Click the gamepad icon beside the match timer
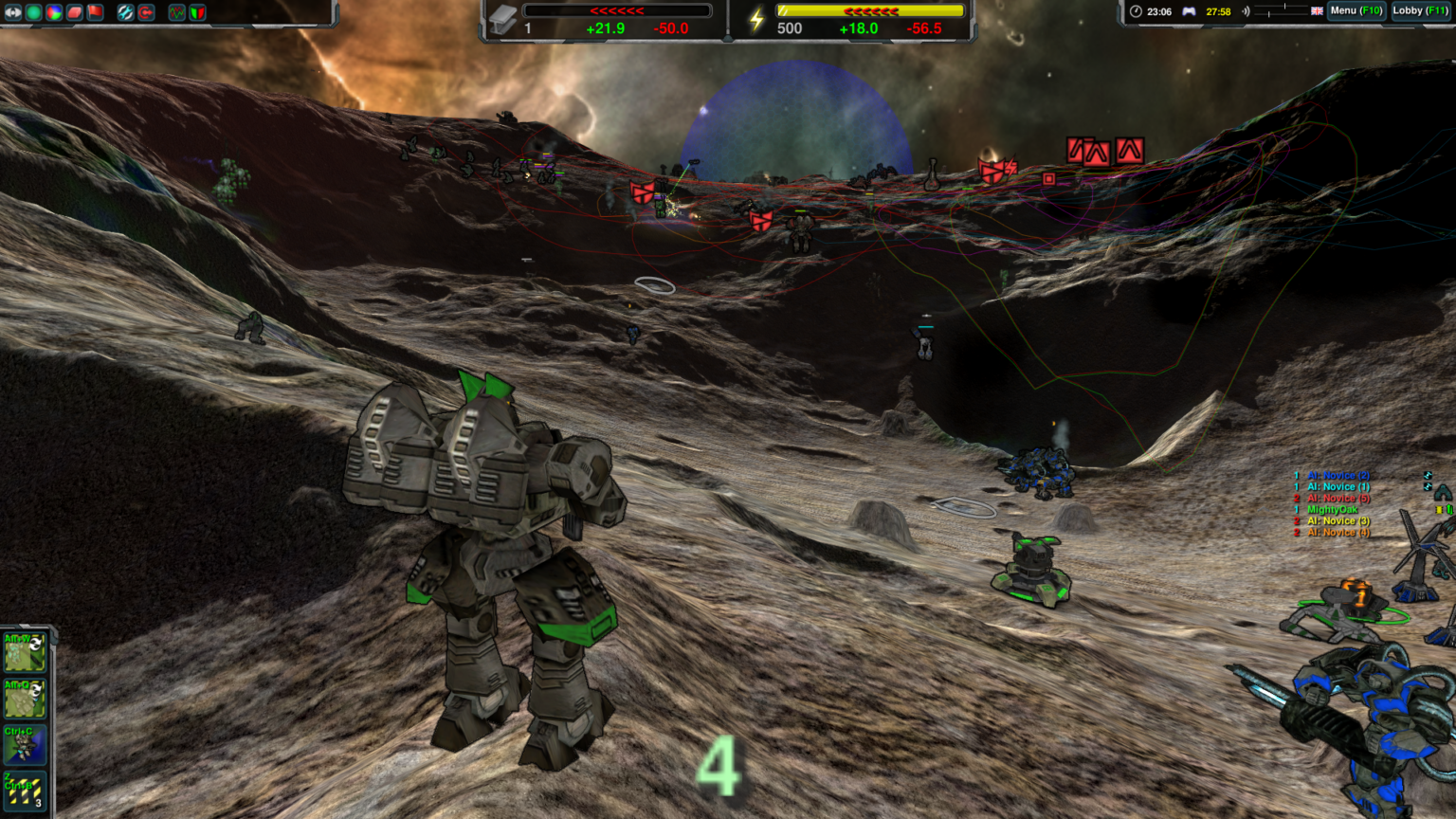The image size is (1456, 819). (1191, 12)
